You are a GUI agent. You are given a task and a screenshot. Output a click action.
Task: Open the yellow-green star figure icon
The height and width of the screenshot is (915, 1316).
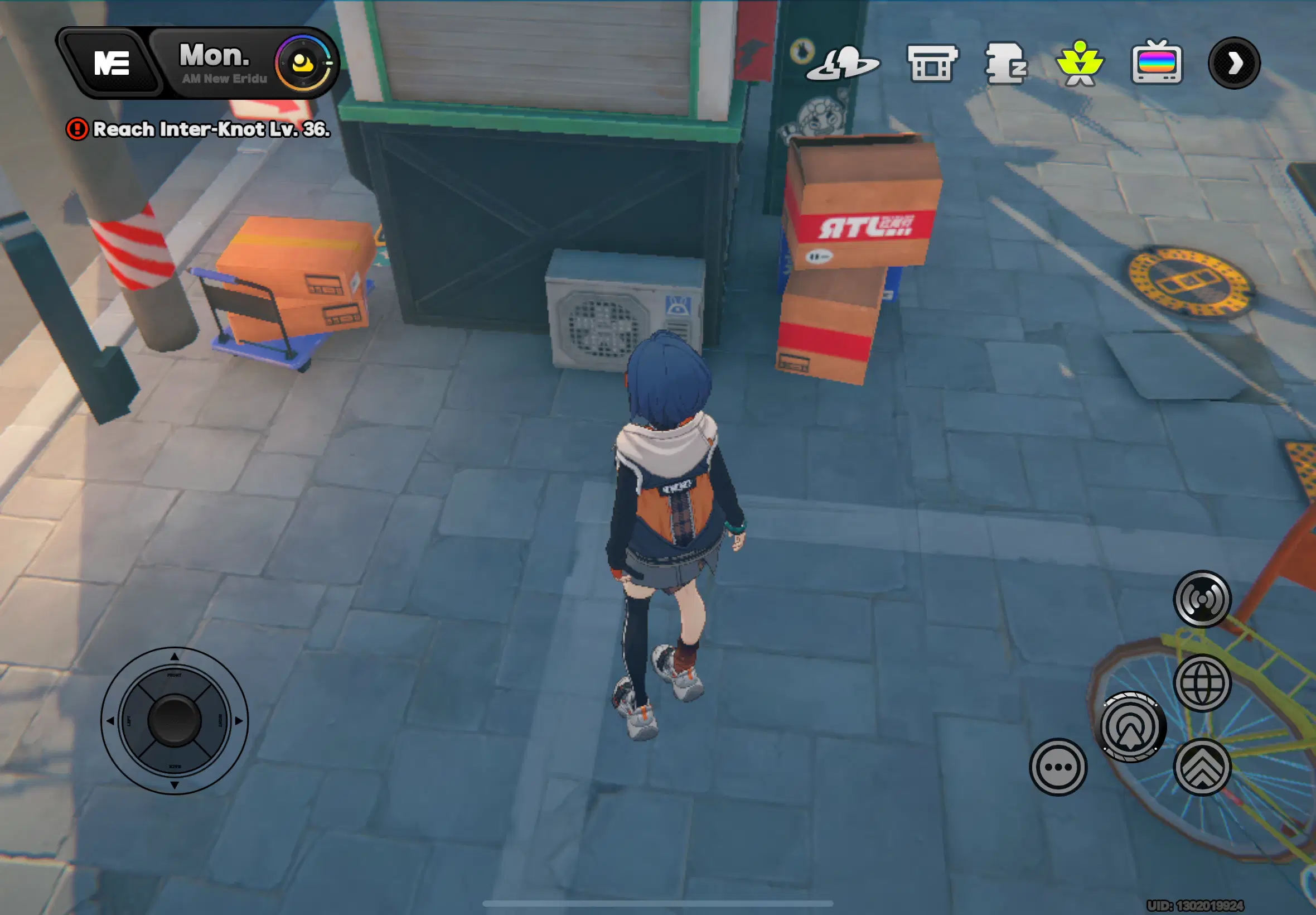pyautogui.click(x=1080, y=63)
